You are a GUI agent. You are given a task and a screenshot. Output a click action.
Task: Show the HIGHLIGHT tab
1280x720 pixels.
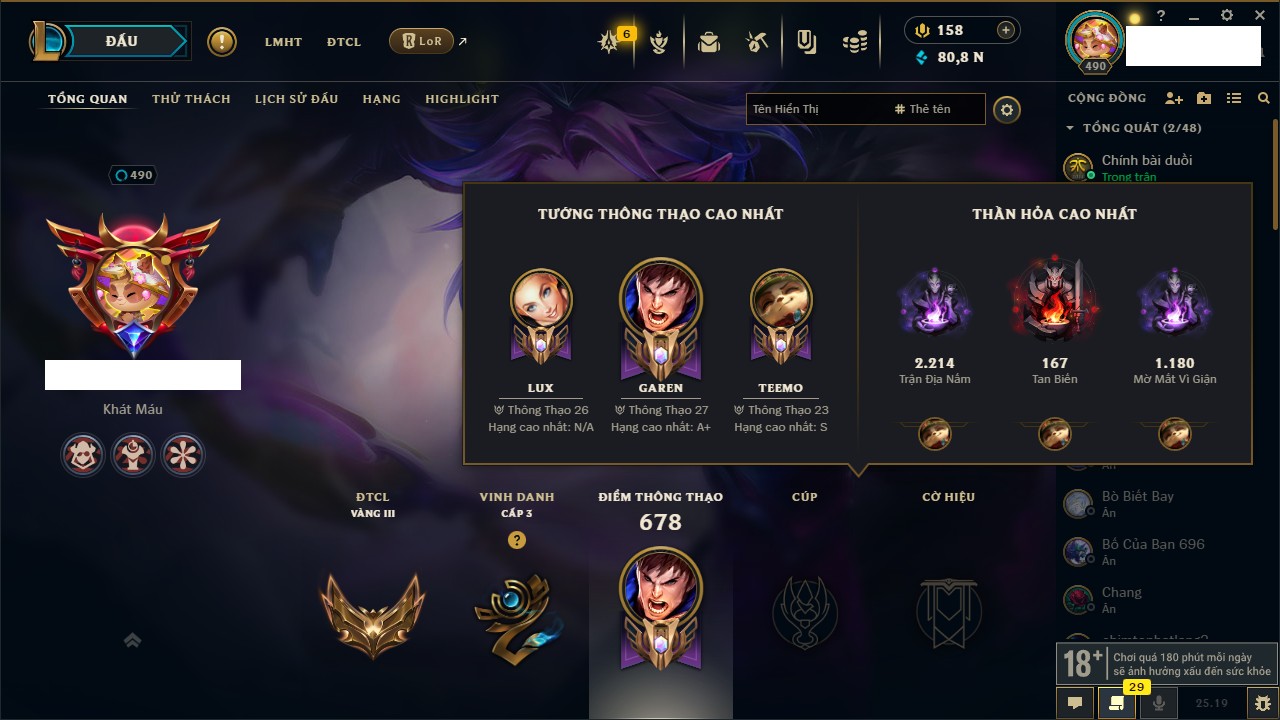tap(461, 99)
